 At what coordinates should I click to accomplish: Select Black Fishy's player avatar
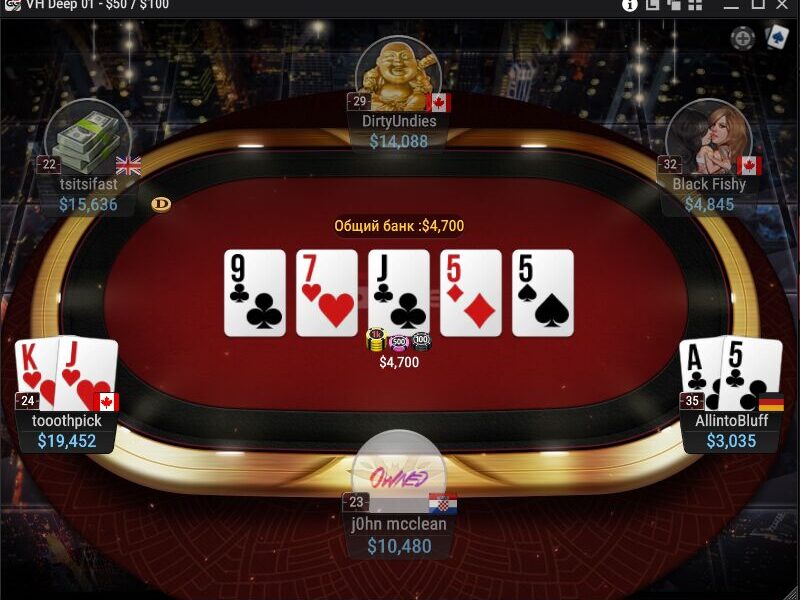tap(708, 137)
